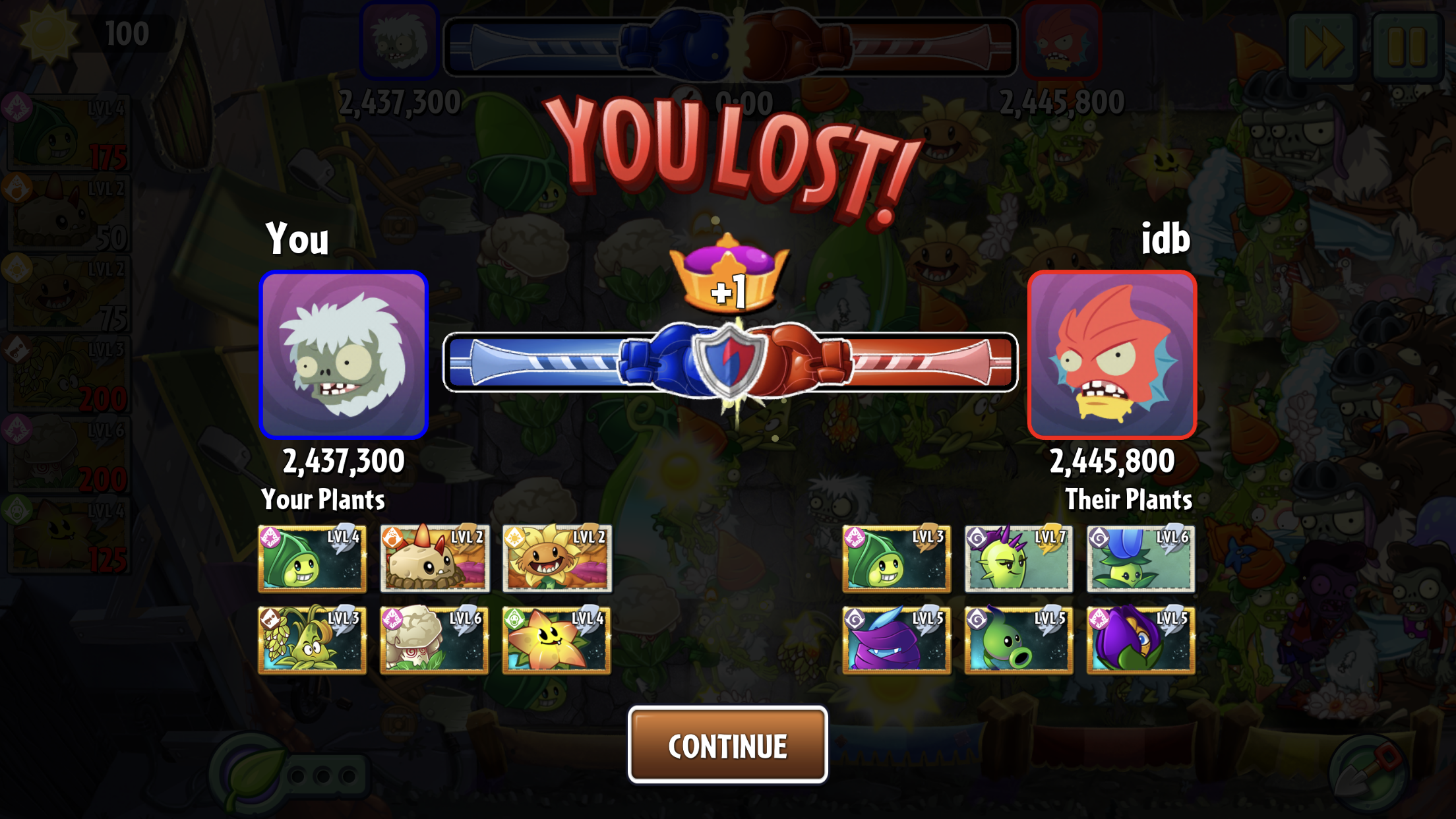This screenshot has height=819, width=1456.
Task: Choose opponent's LVL 5 purple flower card
Action: [x=1141, y=640]
